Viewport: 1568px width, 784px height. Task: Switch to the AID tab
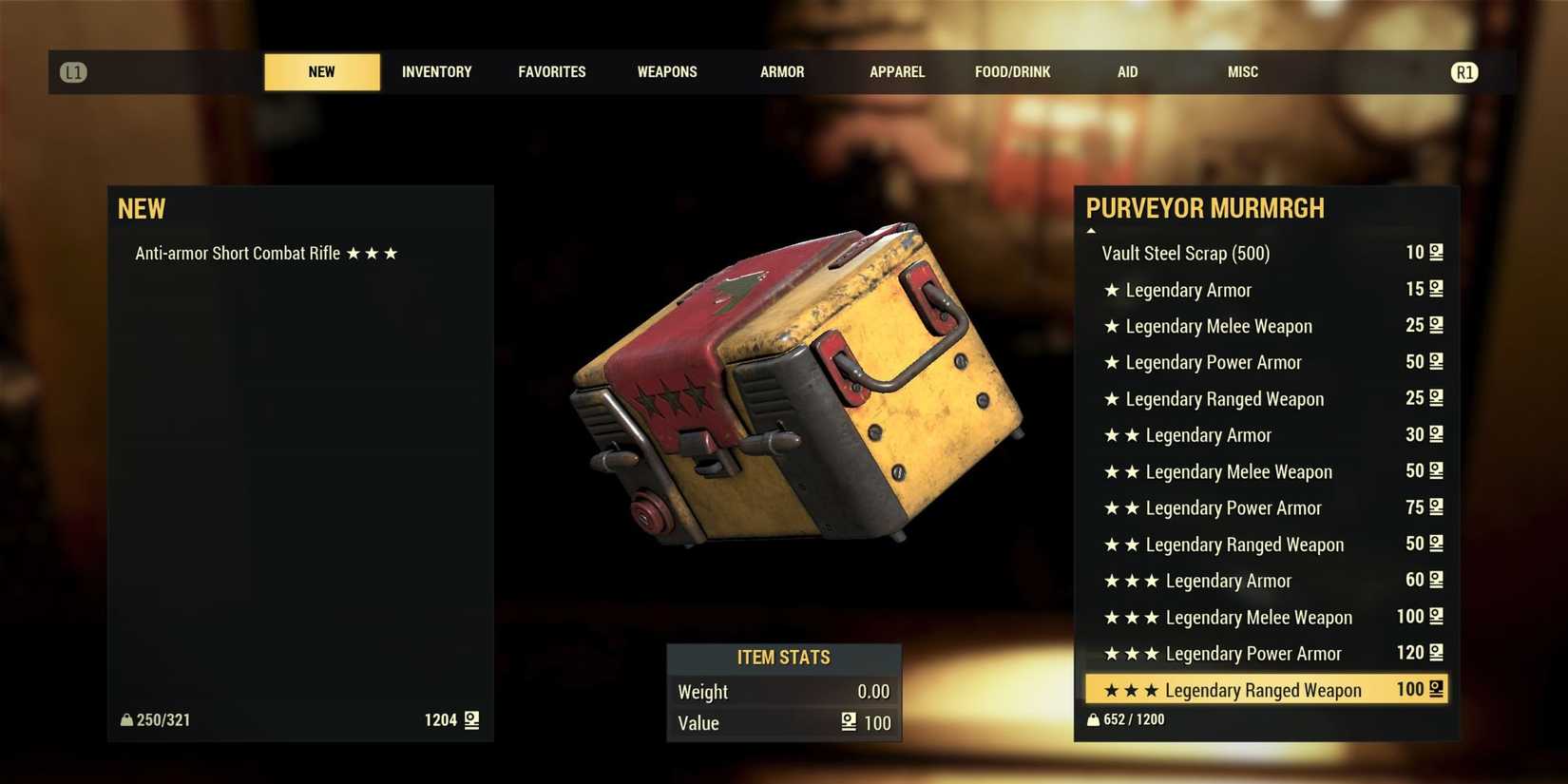1127,71
